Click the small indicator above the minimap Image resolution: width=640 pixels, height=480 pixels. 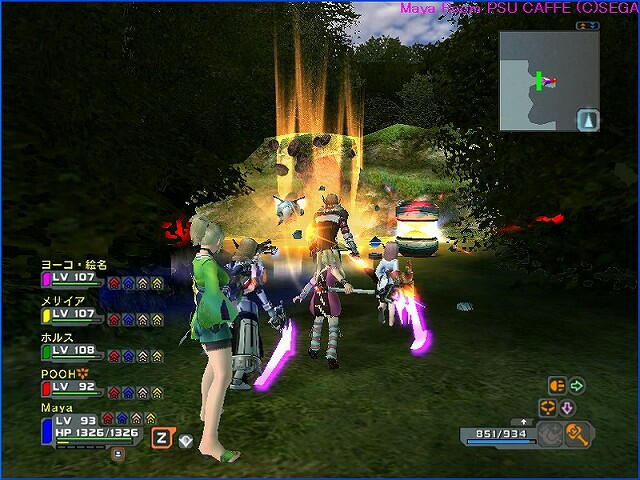click(x=589, y=24)
